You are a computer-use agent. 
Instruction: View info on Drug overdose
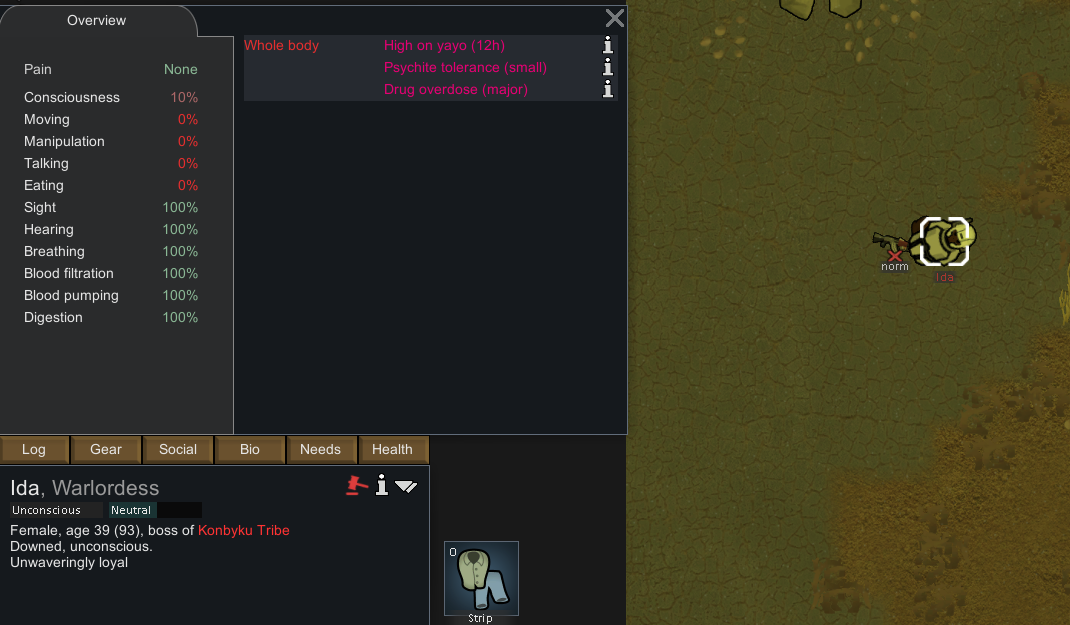coord(608,89)
